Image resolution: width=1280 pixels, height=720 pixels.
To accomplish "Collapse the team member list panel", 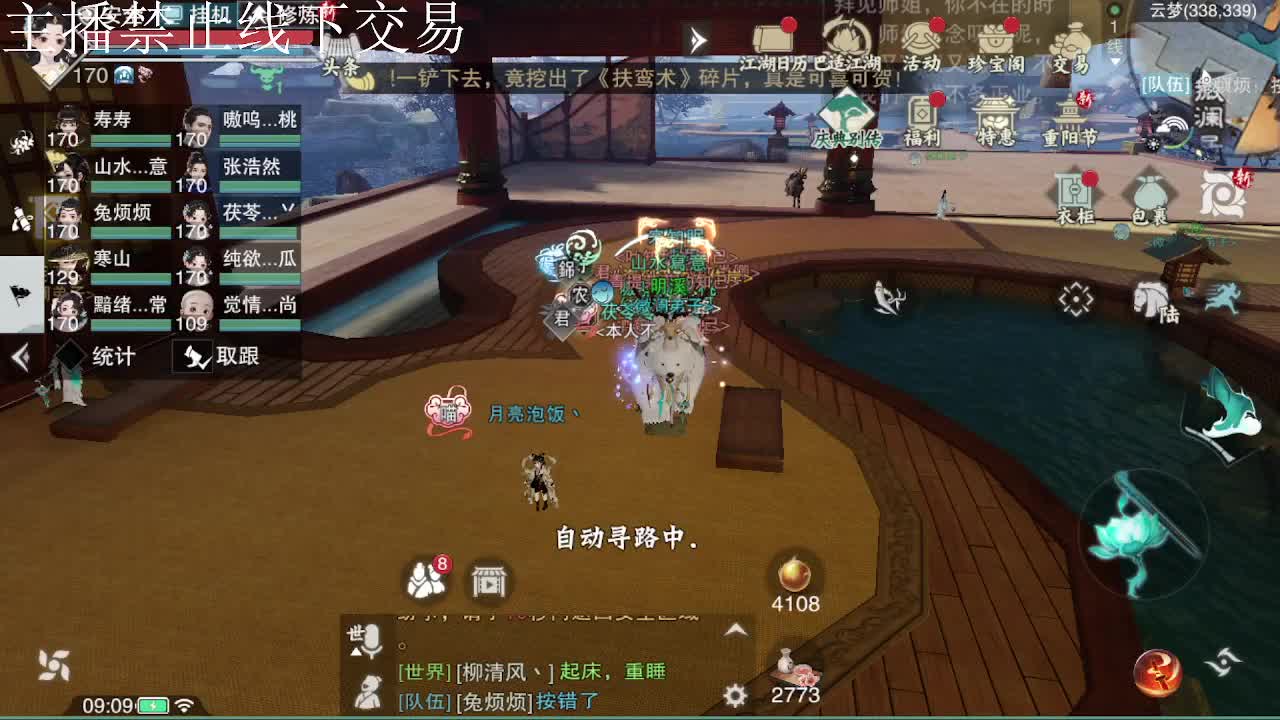I will tap(20, 356).
